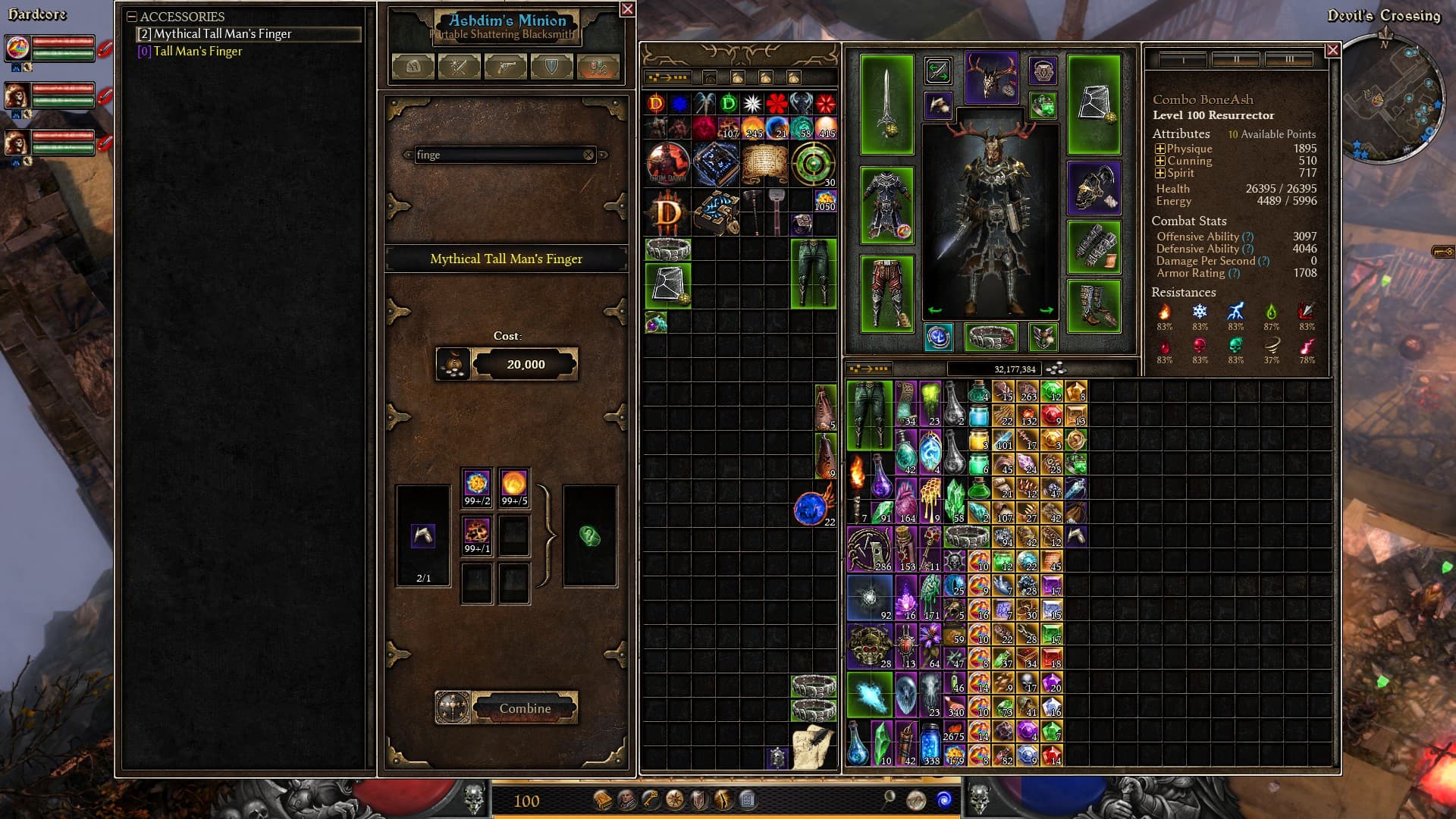Select the Tall Man's Finger recipe entry

(197, 52)
